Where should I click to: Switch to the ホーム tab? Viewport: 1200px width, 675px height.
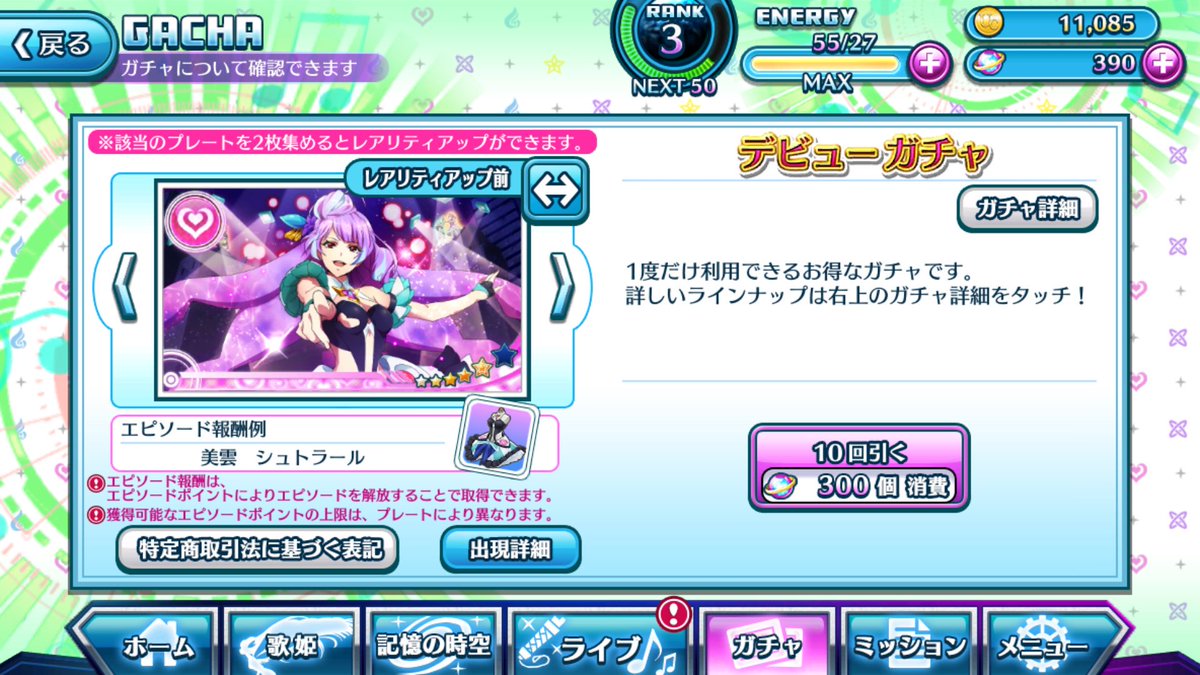[147, 646]
